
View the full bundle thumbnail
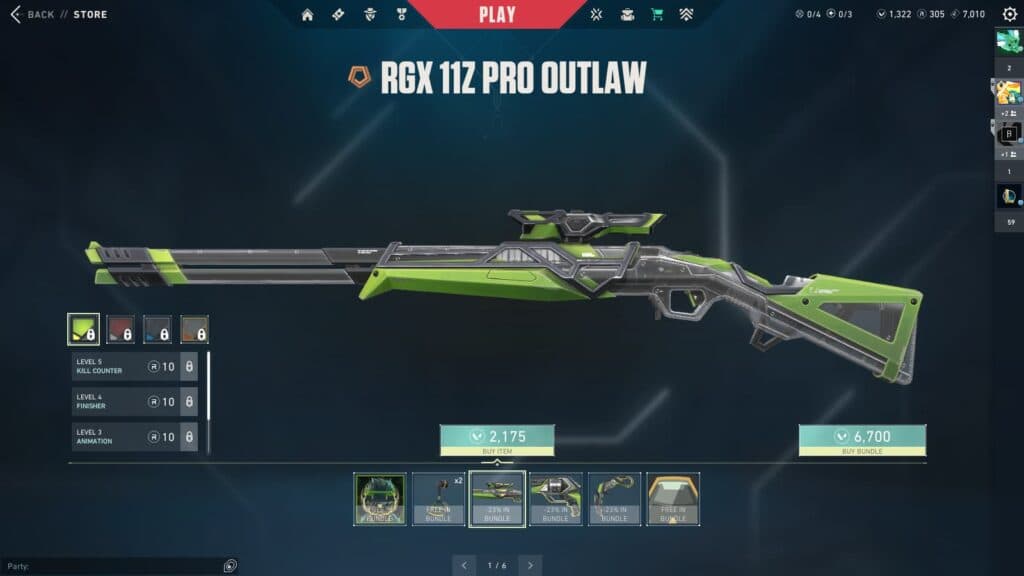click(x=380, y=499)
